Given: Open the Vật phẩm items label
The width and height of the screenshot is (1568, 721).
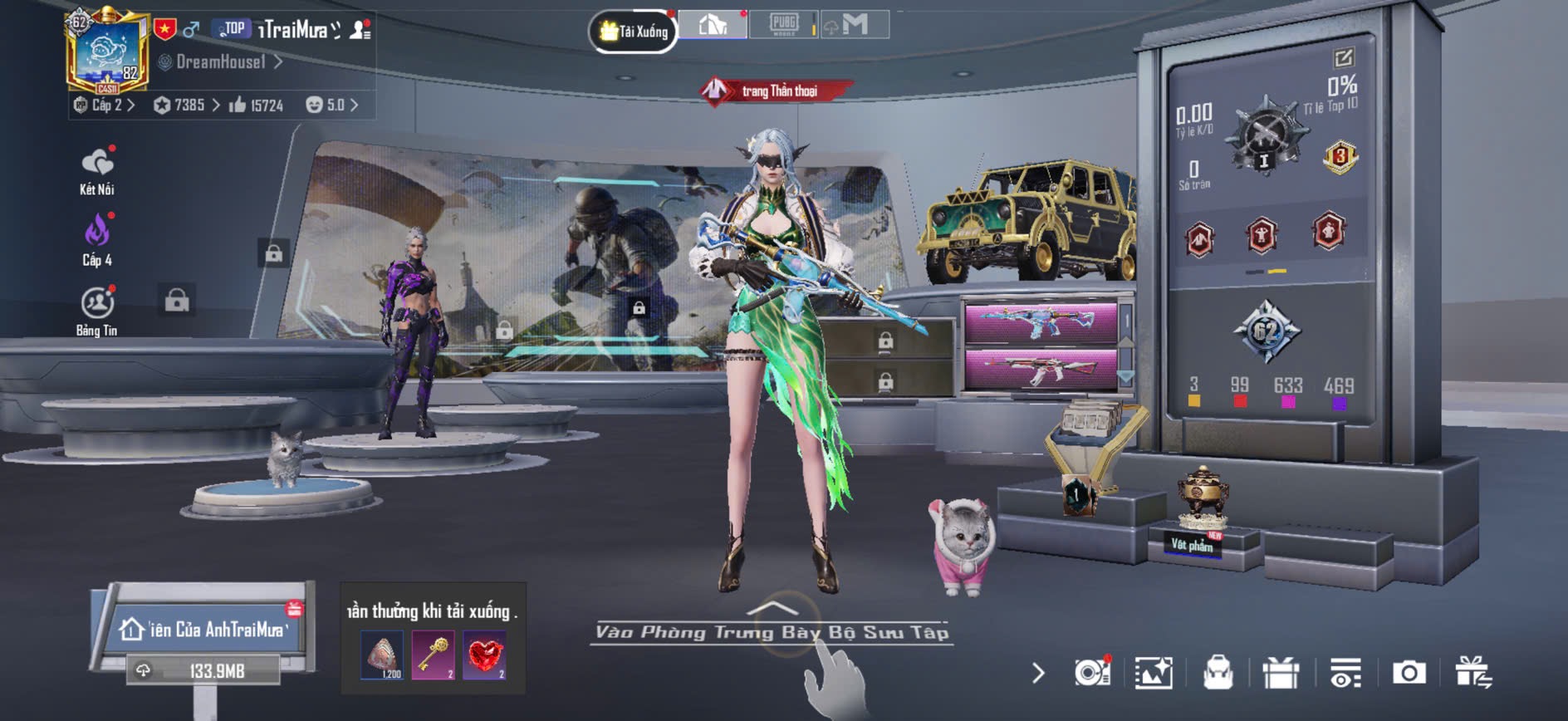Looking at the screenshot, I should (1192, 545).
